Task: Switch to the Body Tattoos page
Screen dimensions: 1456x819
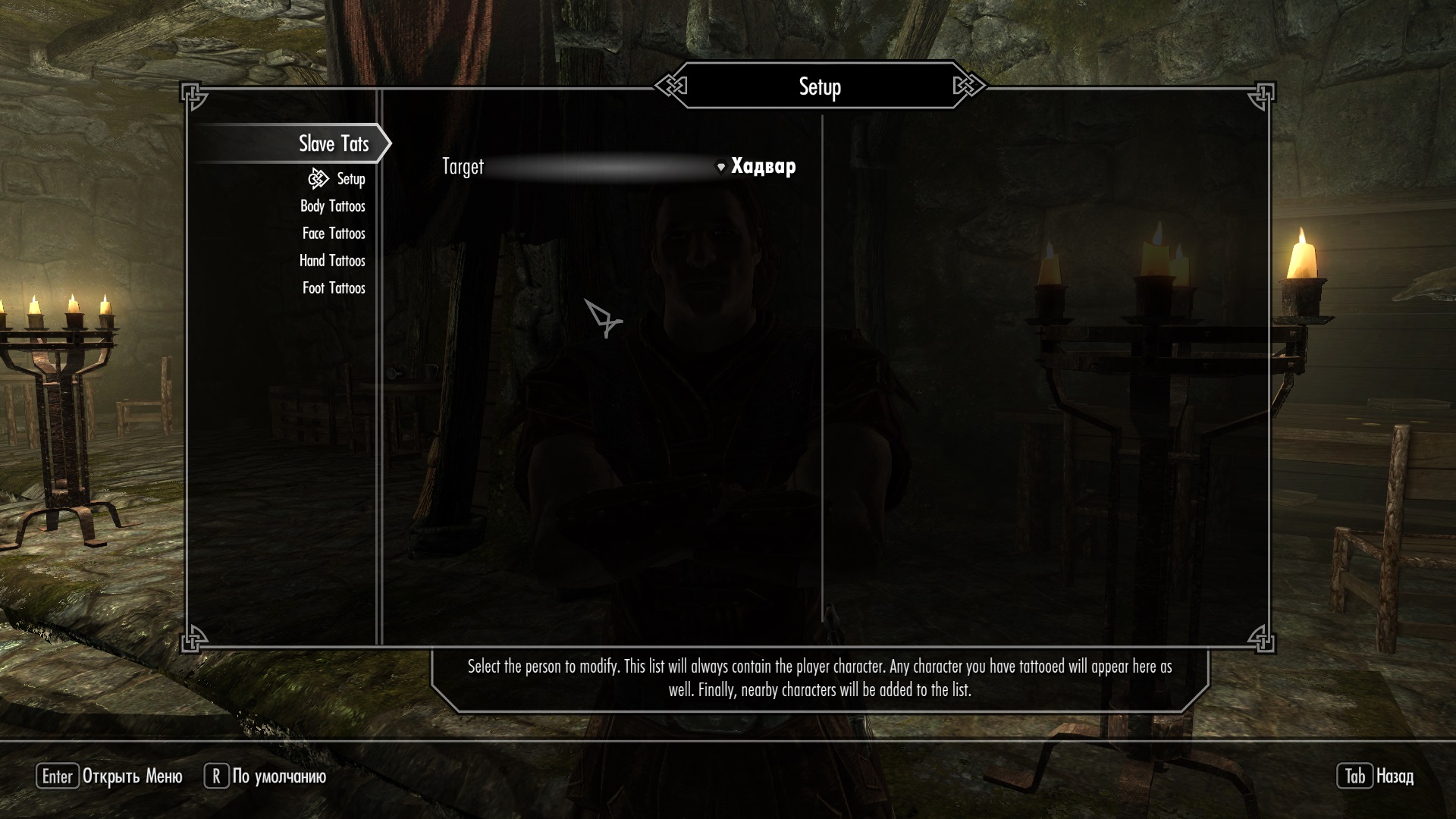Action: coord(332,206)
